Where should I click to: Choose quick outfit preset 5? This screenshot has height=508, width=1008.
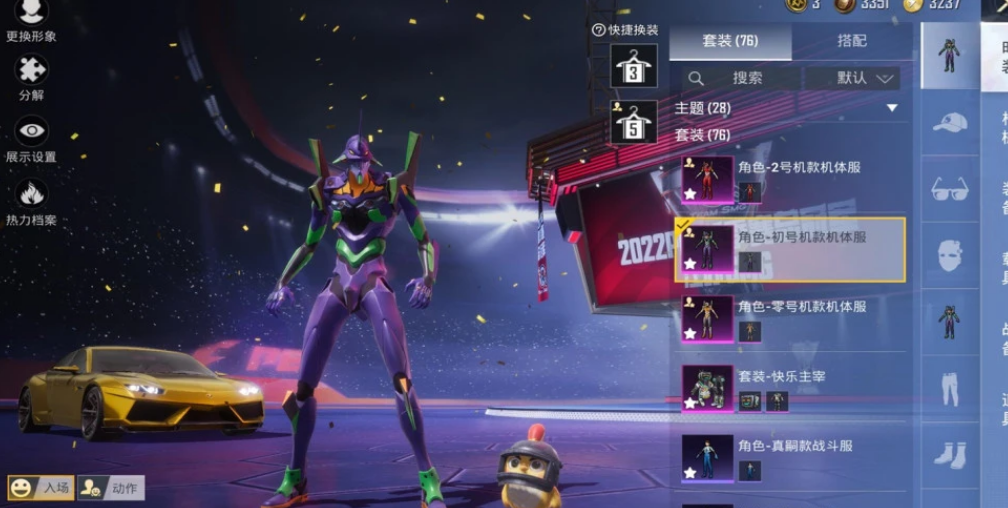[x=634, y=123]
